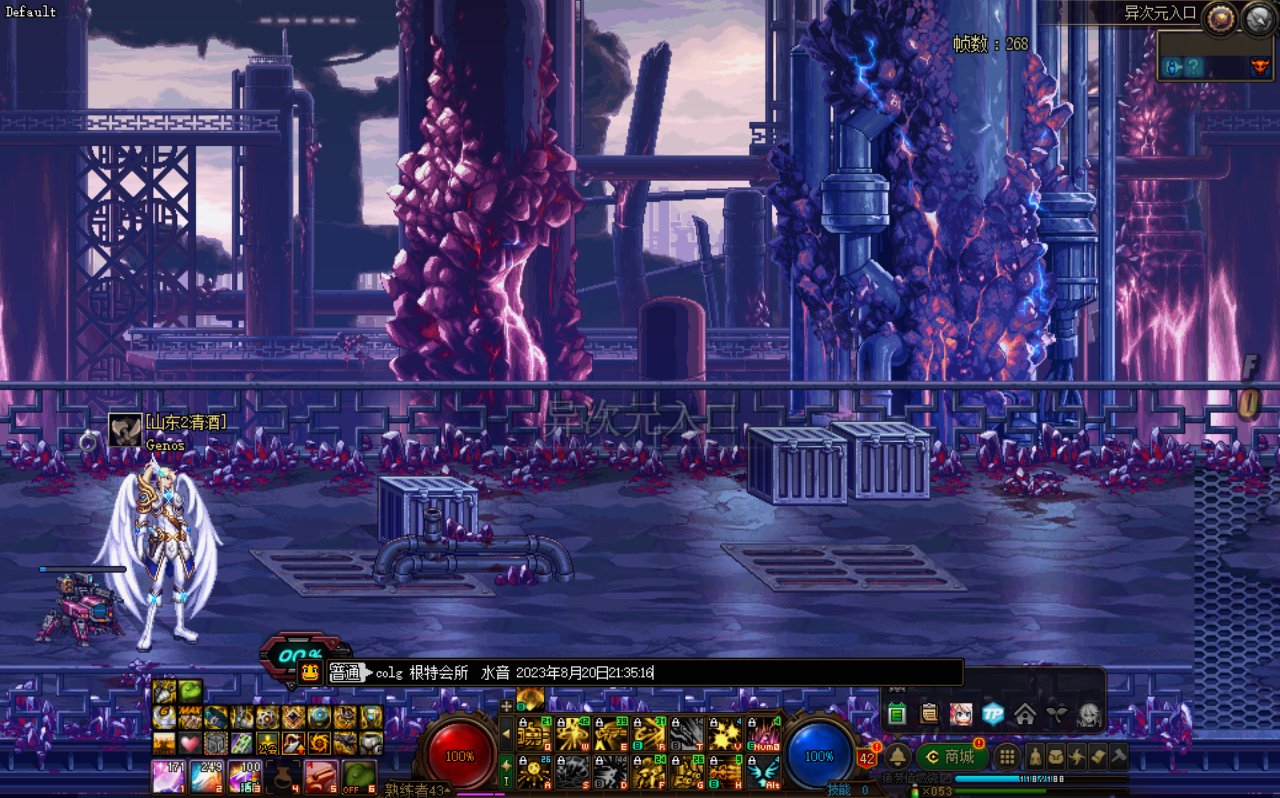Image resolution: width=1280 pixels, height=798 pixels.
Task: Toggle the green OFF item in slot 6
Action: coord(359,776)
